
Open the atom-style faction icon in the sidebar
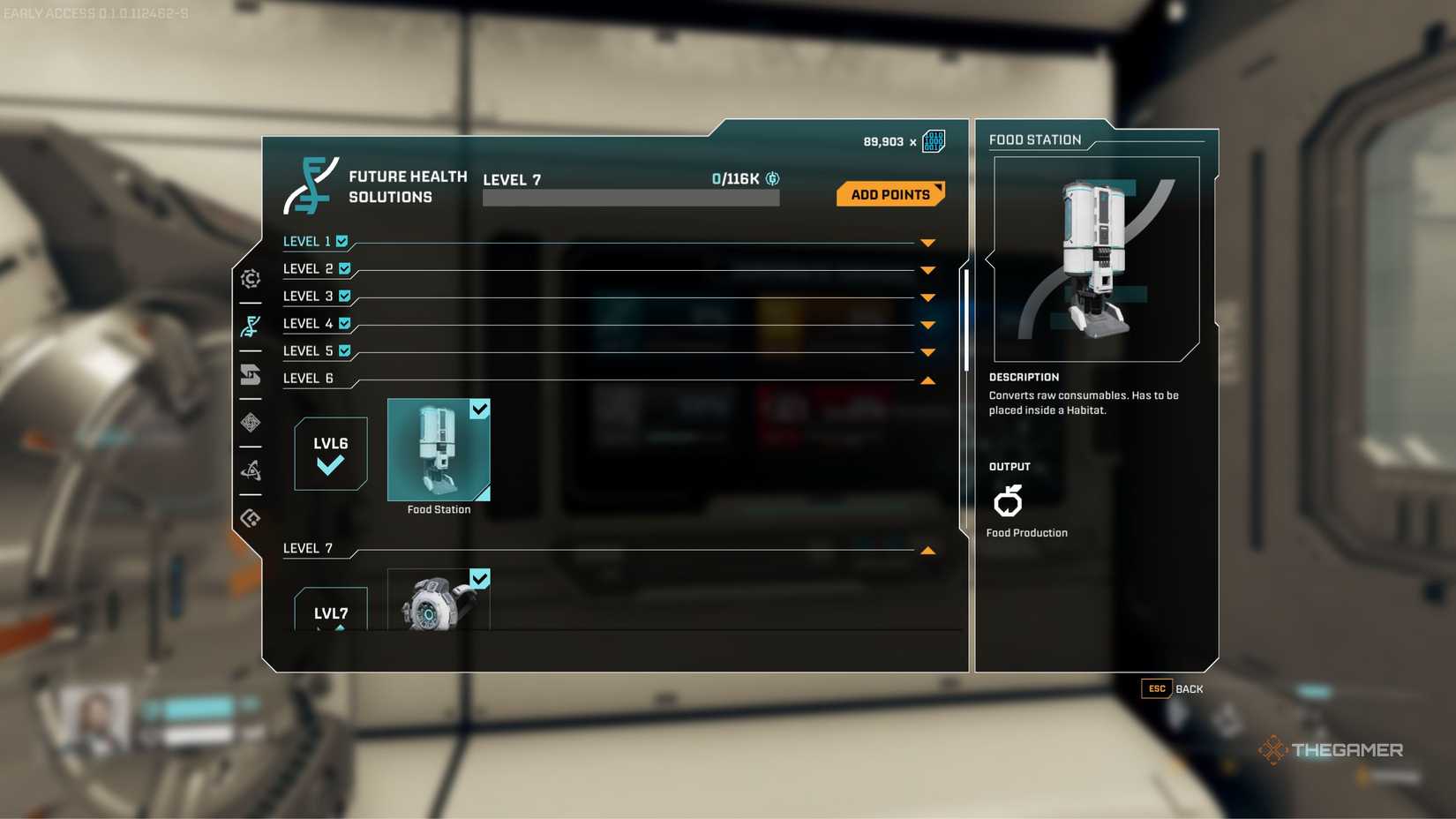pyautogui.click(x=251, y=470)
